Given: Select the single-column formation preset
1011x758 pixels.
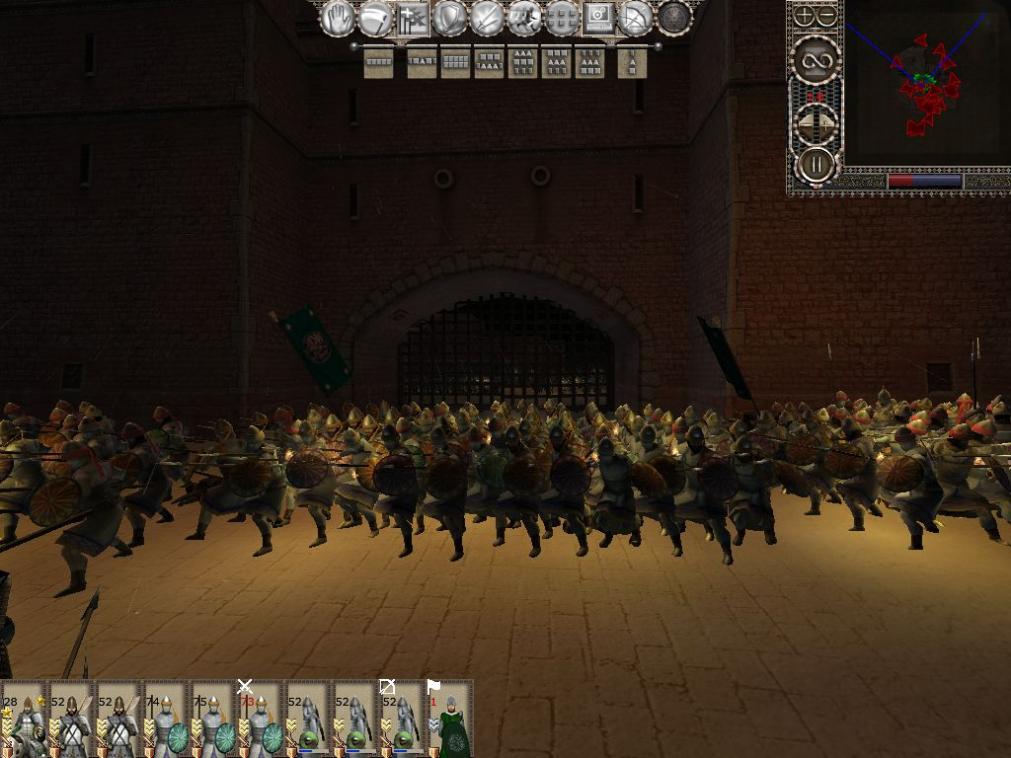Looking at the screenshot, I should 632,63.
